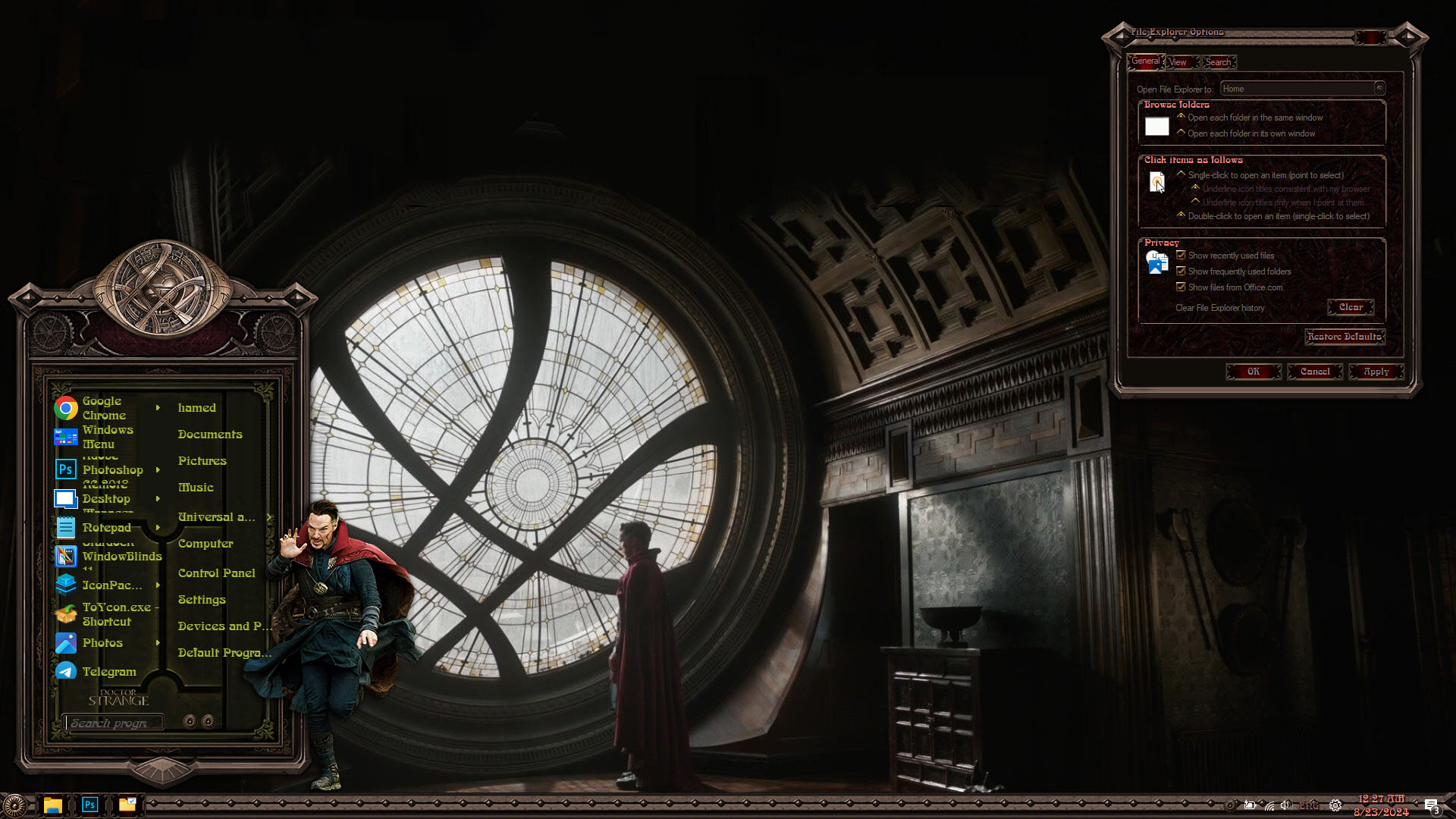The height and width of the screenshot is (819, 1456).
Task: Open Control Panel from the start menu
Action: pyautogui.click(x=216, y=573)
